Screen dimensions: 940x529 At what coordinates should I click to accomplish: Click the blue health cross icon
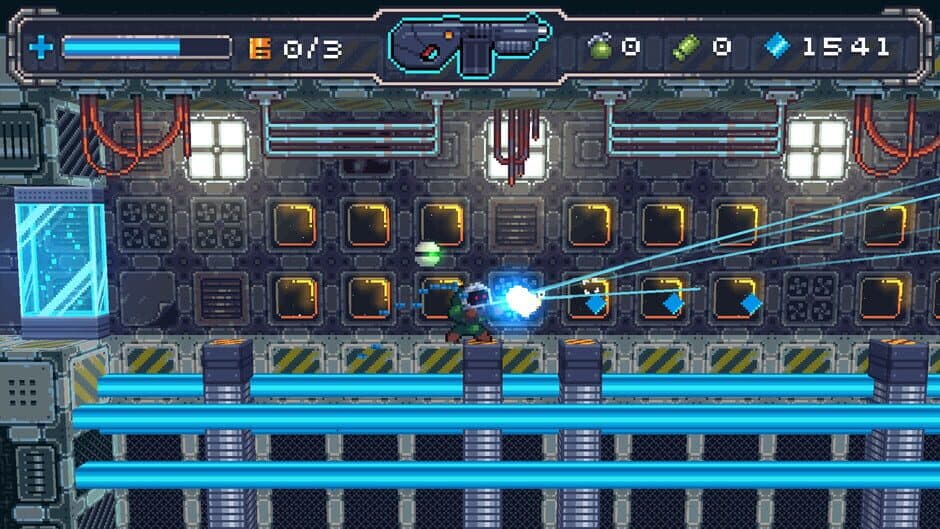pos(41,47)
